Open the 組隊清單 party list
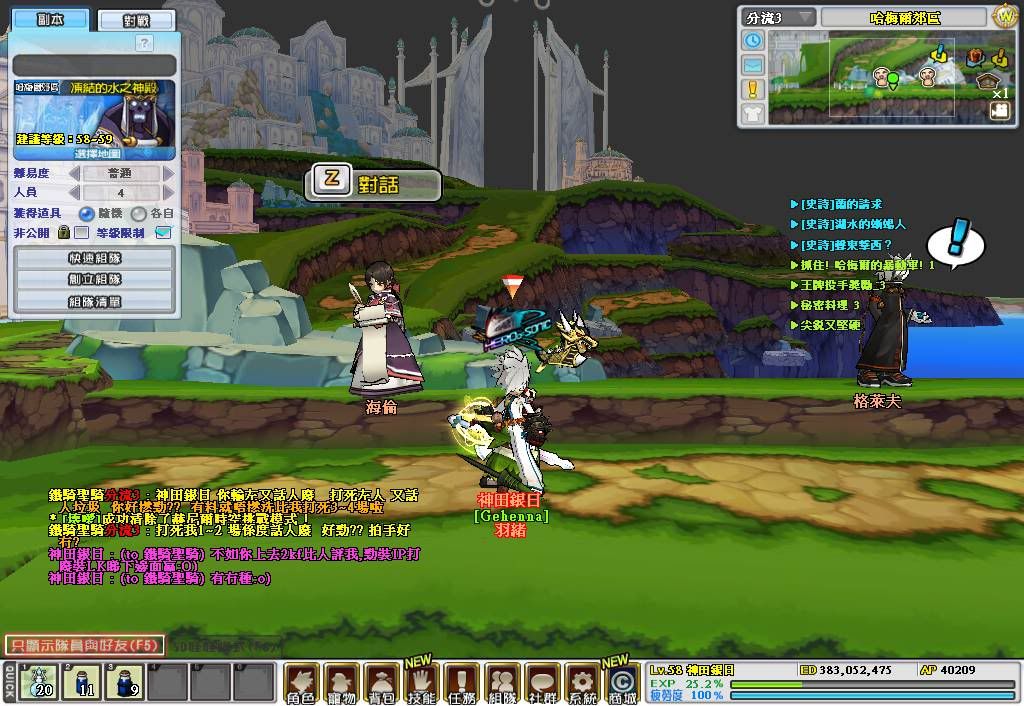Screen dimensions: 1024x706 95,301
